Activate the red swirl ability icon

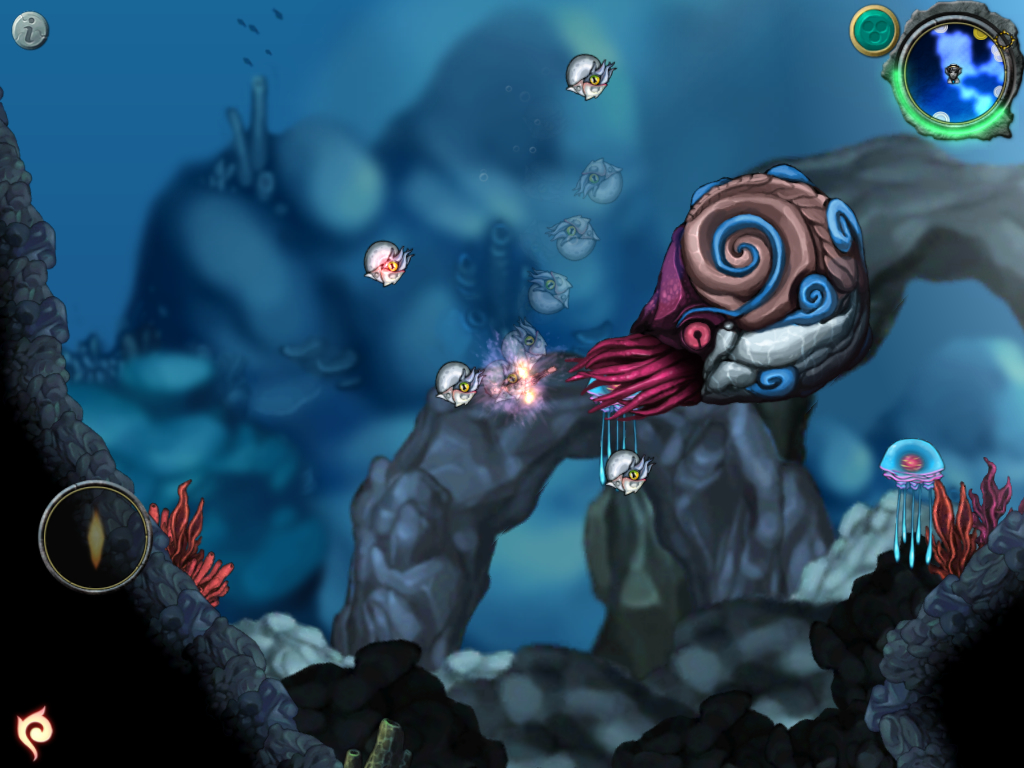click(x=34, y=731)
